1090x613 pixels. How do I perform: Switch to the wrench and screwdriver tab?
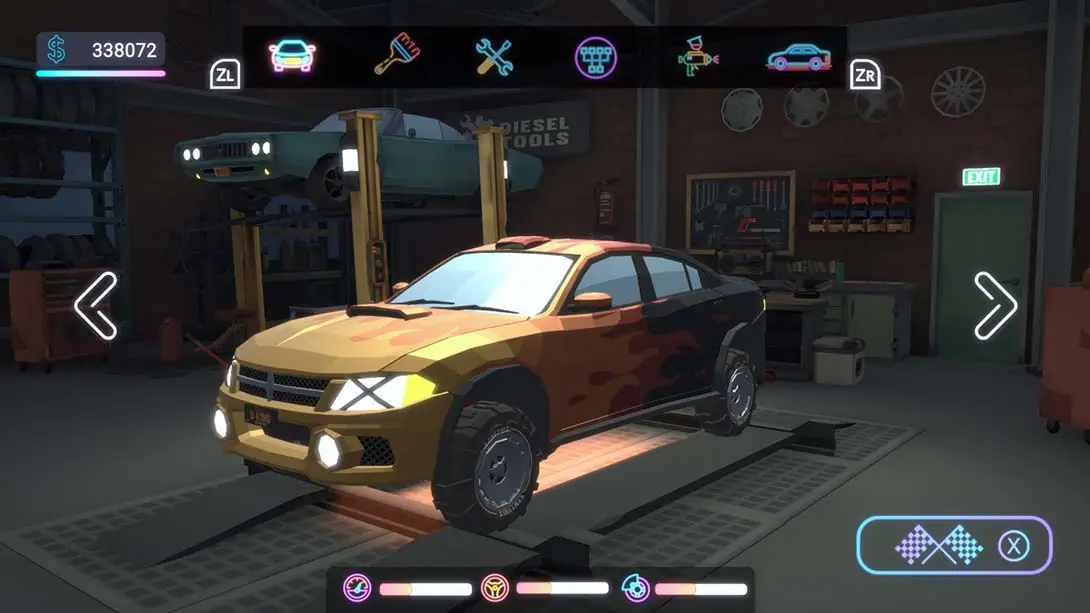[x=494, y=57]
